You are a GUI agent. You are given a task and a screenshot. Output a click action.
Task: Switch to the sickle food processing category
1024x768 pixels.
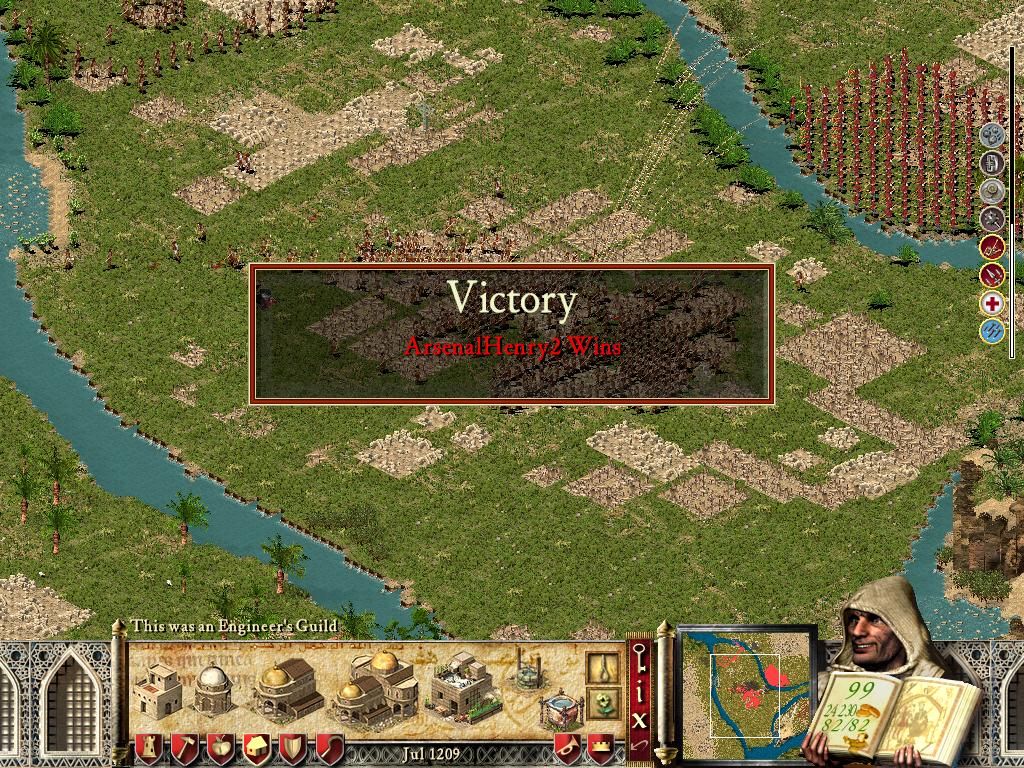329,748
